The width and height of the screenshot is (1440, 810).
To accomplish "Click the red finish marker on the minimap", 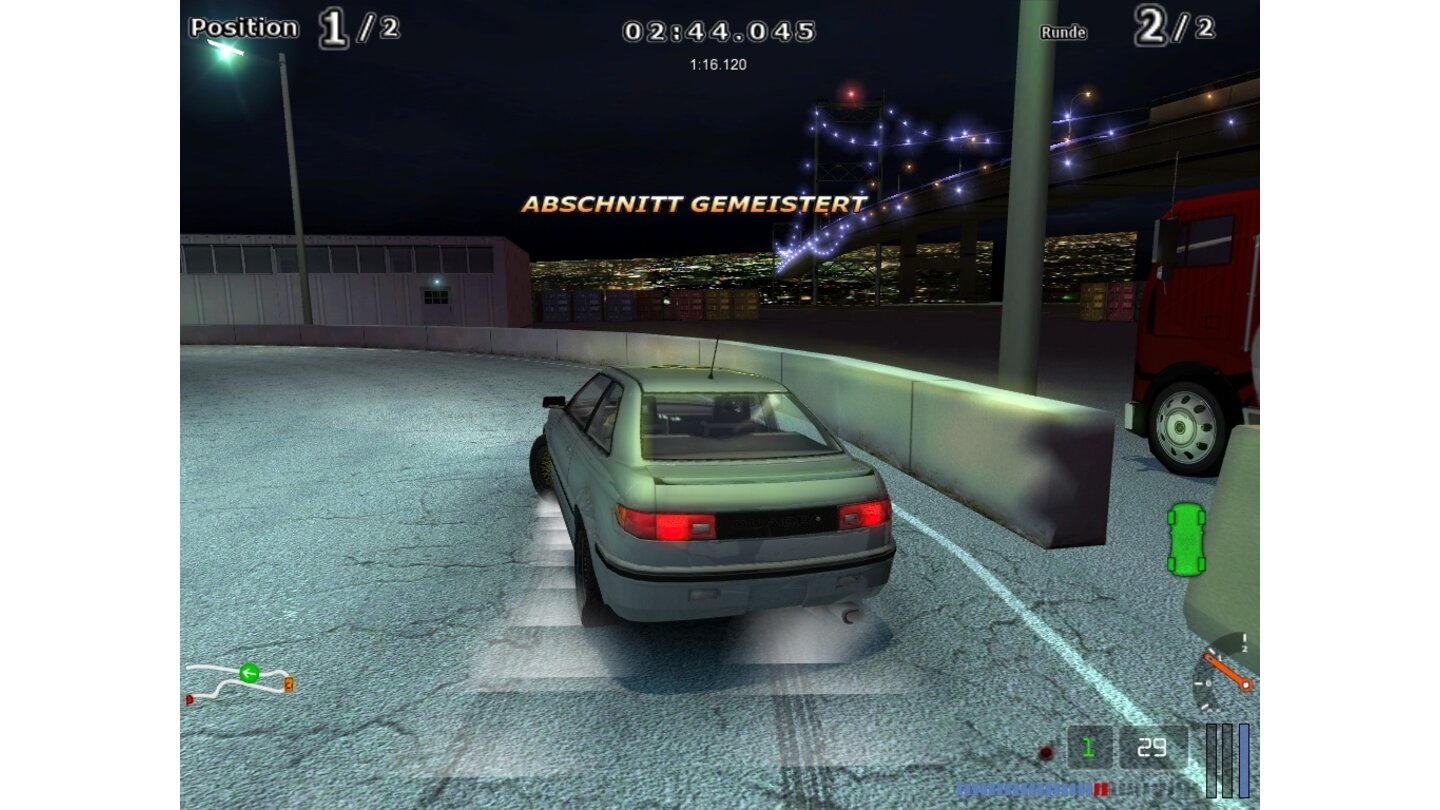I will pos(189,699).
